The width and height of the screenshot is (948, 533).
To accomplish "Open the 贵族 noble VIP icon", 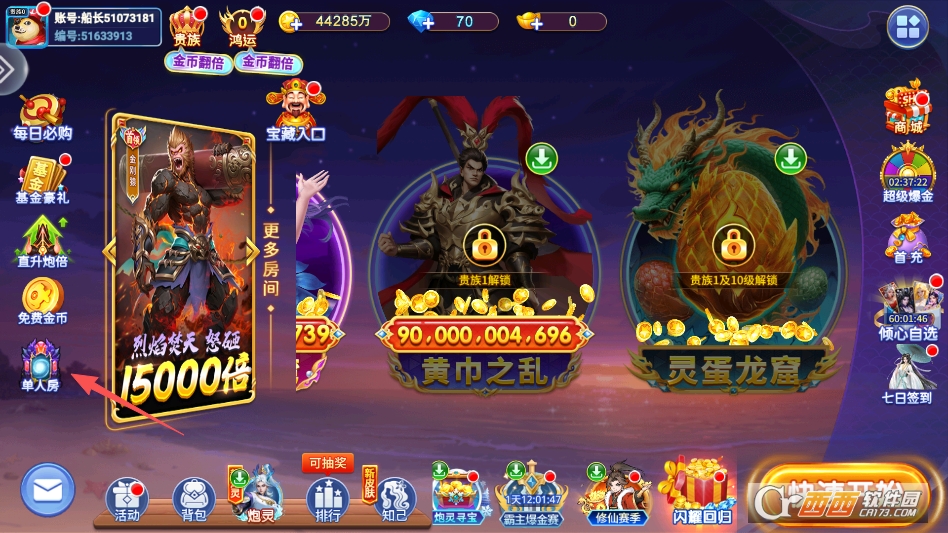I will [187, 25].
